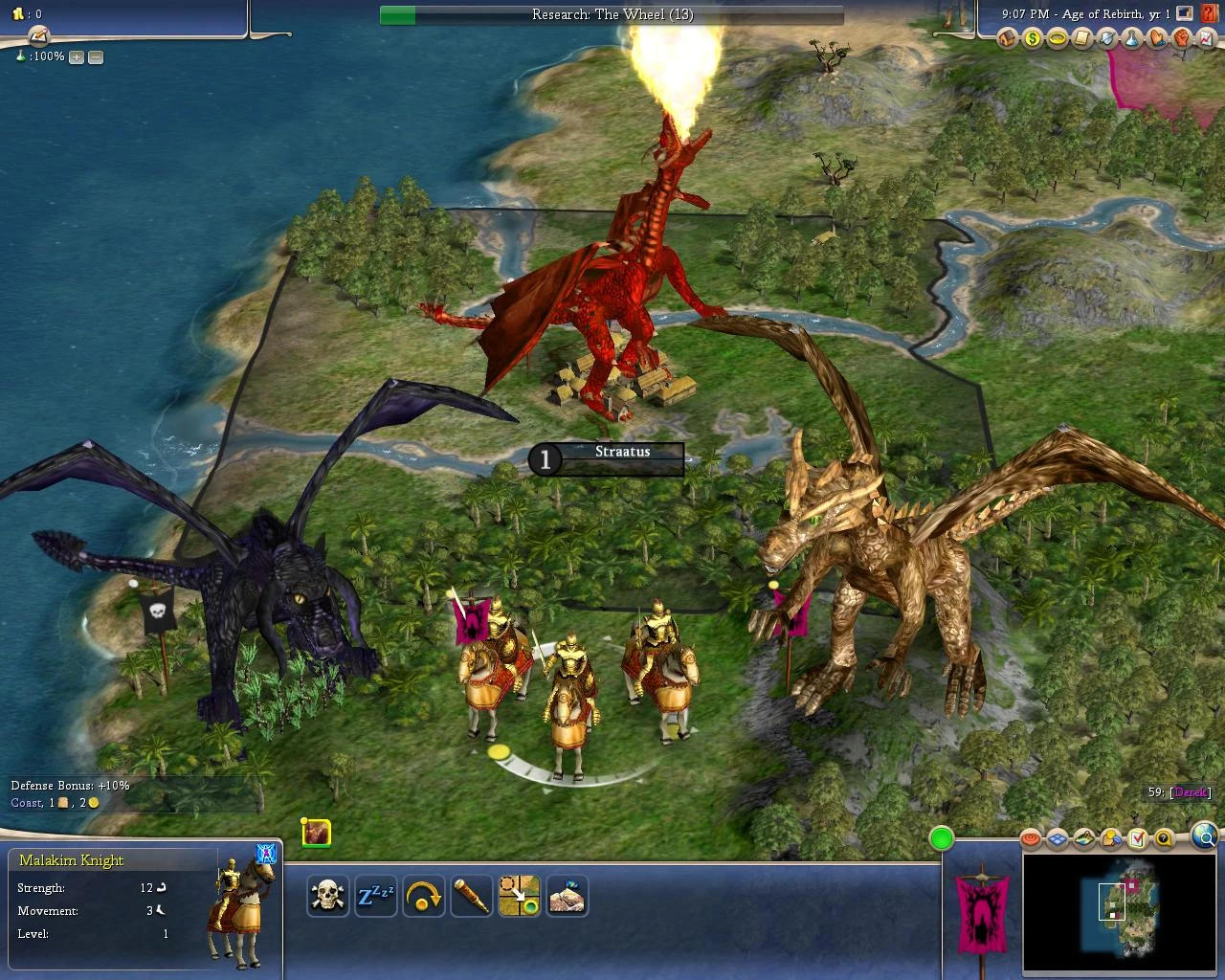The height and width of the screenshot is (980, 1225).
Task: Open the Religious Advisor praying hands icon
Action: (x=1157, y=38)
